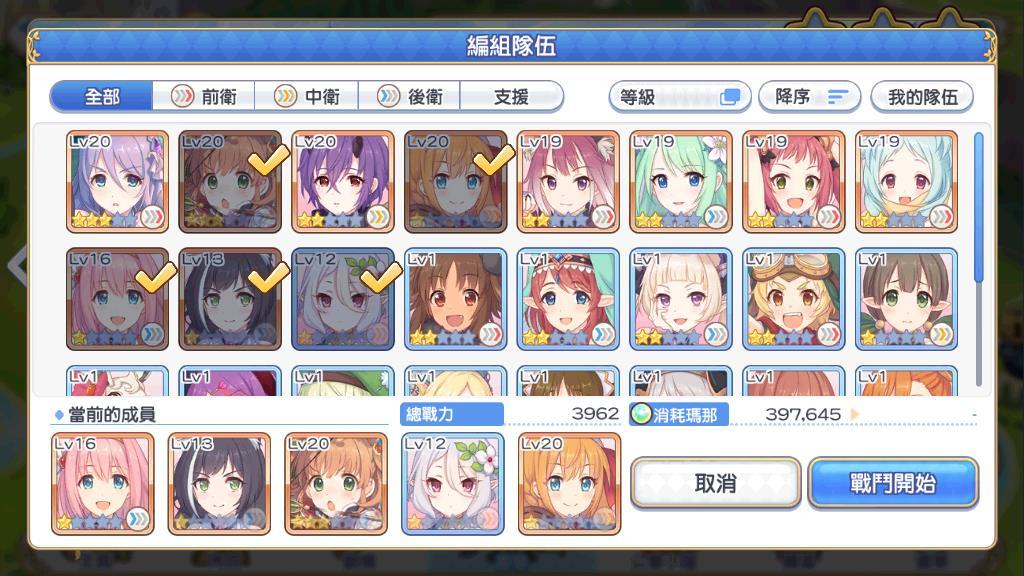1024x576 pixels.
Task: Start battle with 戰鬥開始
Action: coord(893,484)
